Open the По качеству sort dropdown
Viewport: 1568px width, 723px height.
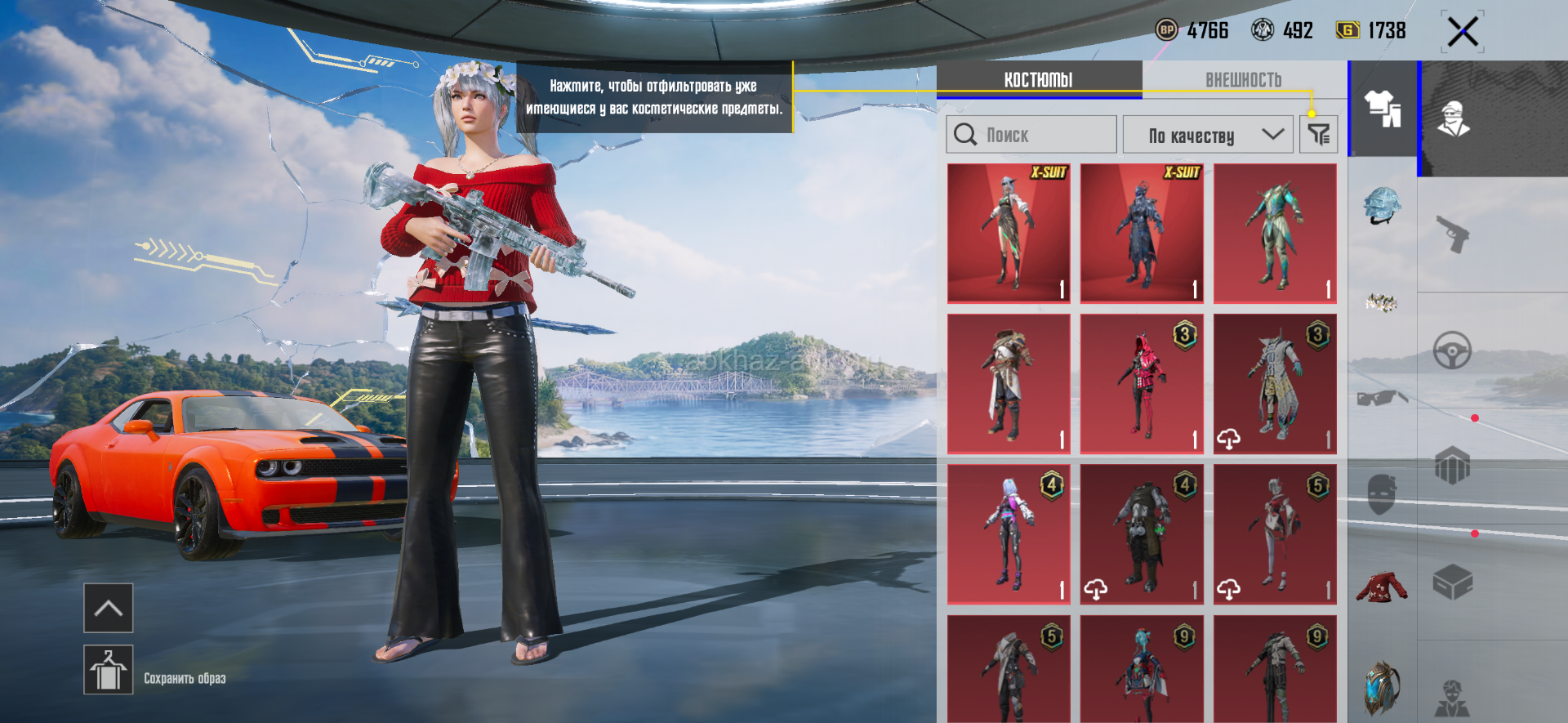(x=1207, y=135)
